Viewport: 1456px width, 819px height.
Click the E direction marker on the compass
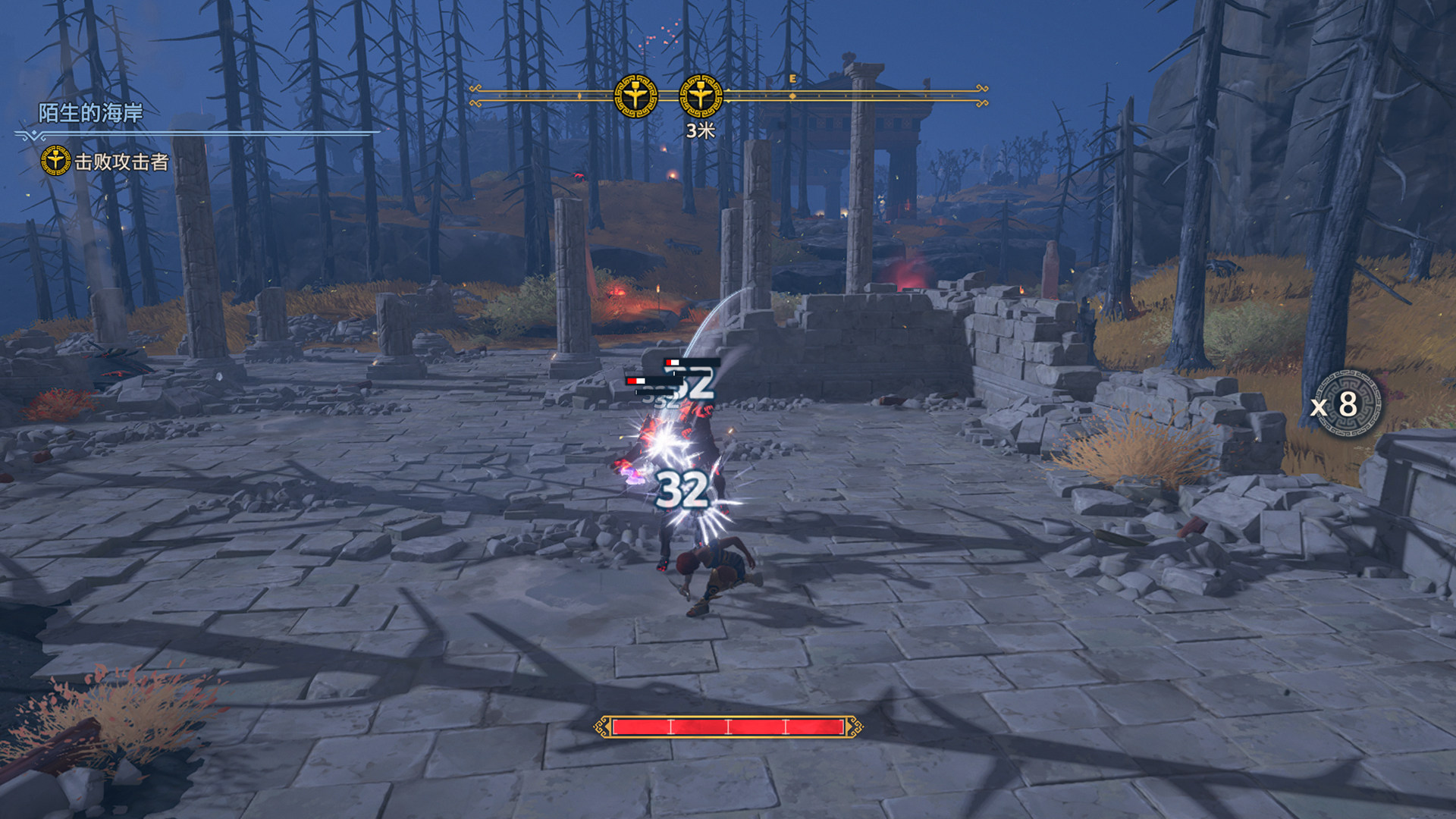(x=792, y=79)
